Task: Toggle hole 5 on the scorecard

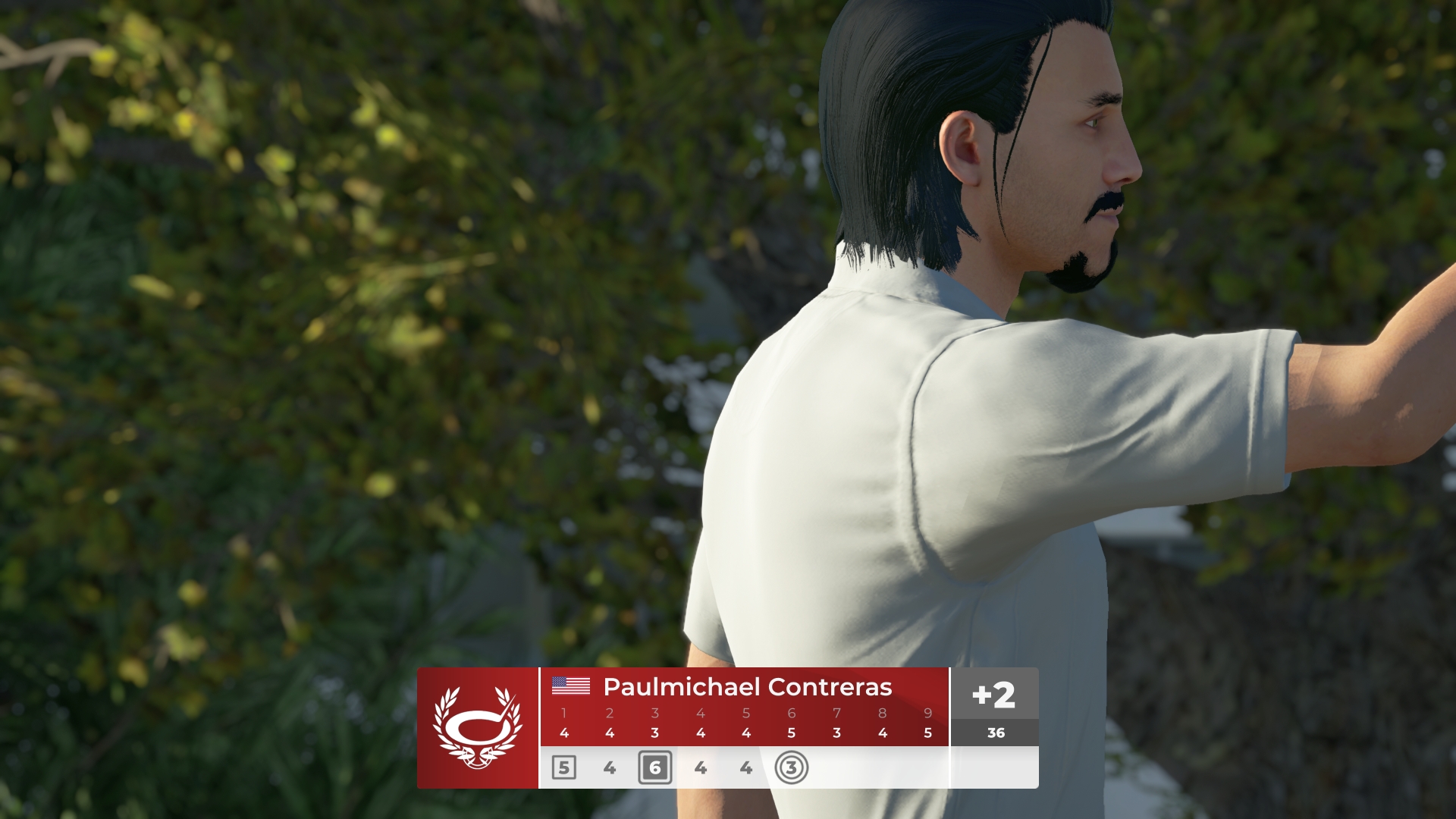Action: pyautogui.click(x=746, y=713)
